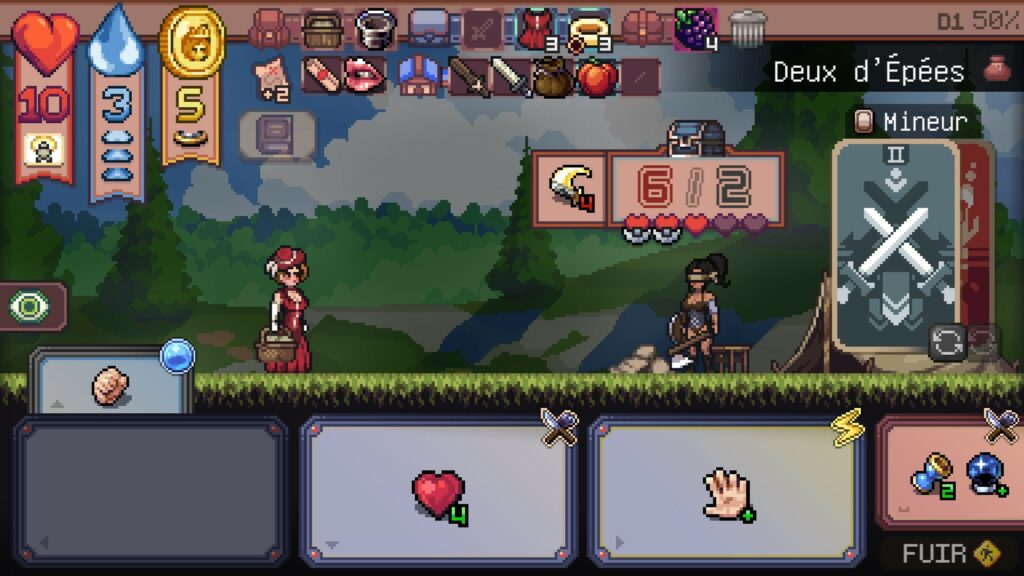The height and width of the screenshot is (576, 1024).
Task: Use the red apple item
Action: tap(597, 76)
